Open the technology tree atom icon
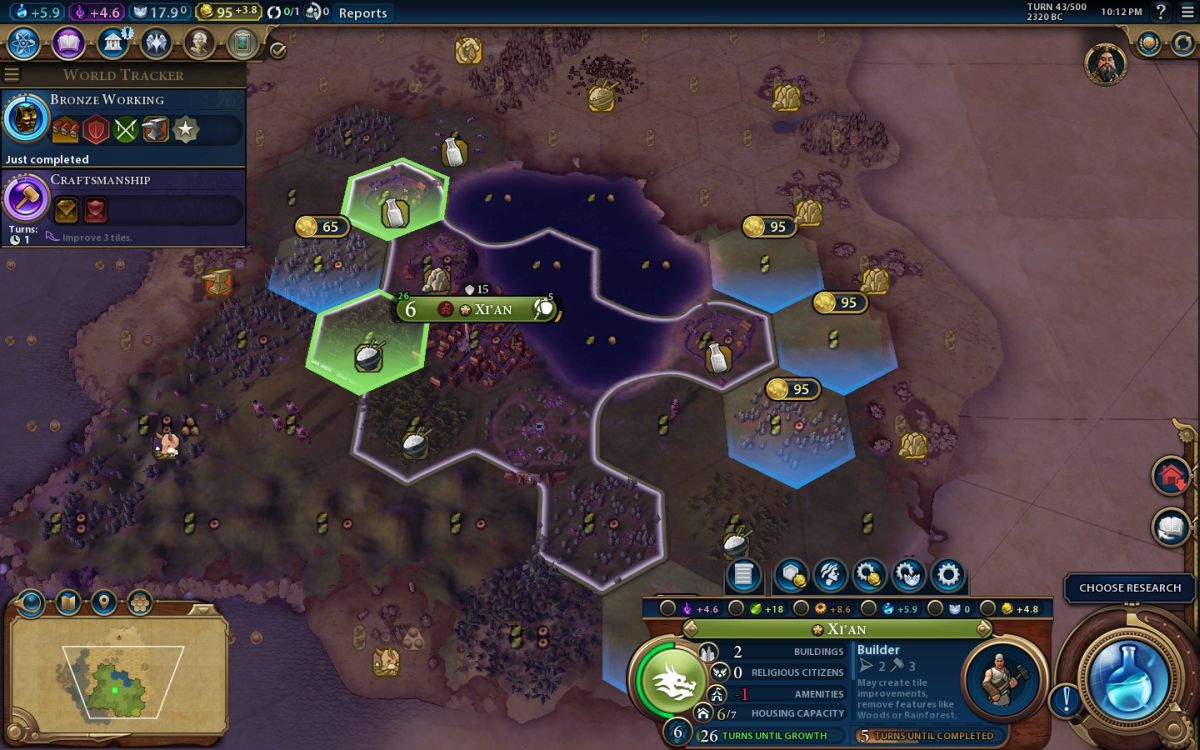Viewport: 1200px width, 750px height. (x=24, y=44)
